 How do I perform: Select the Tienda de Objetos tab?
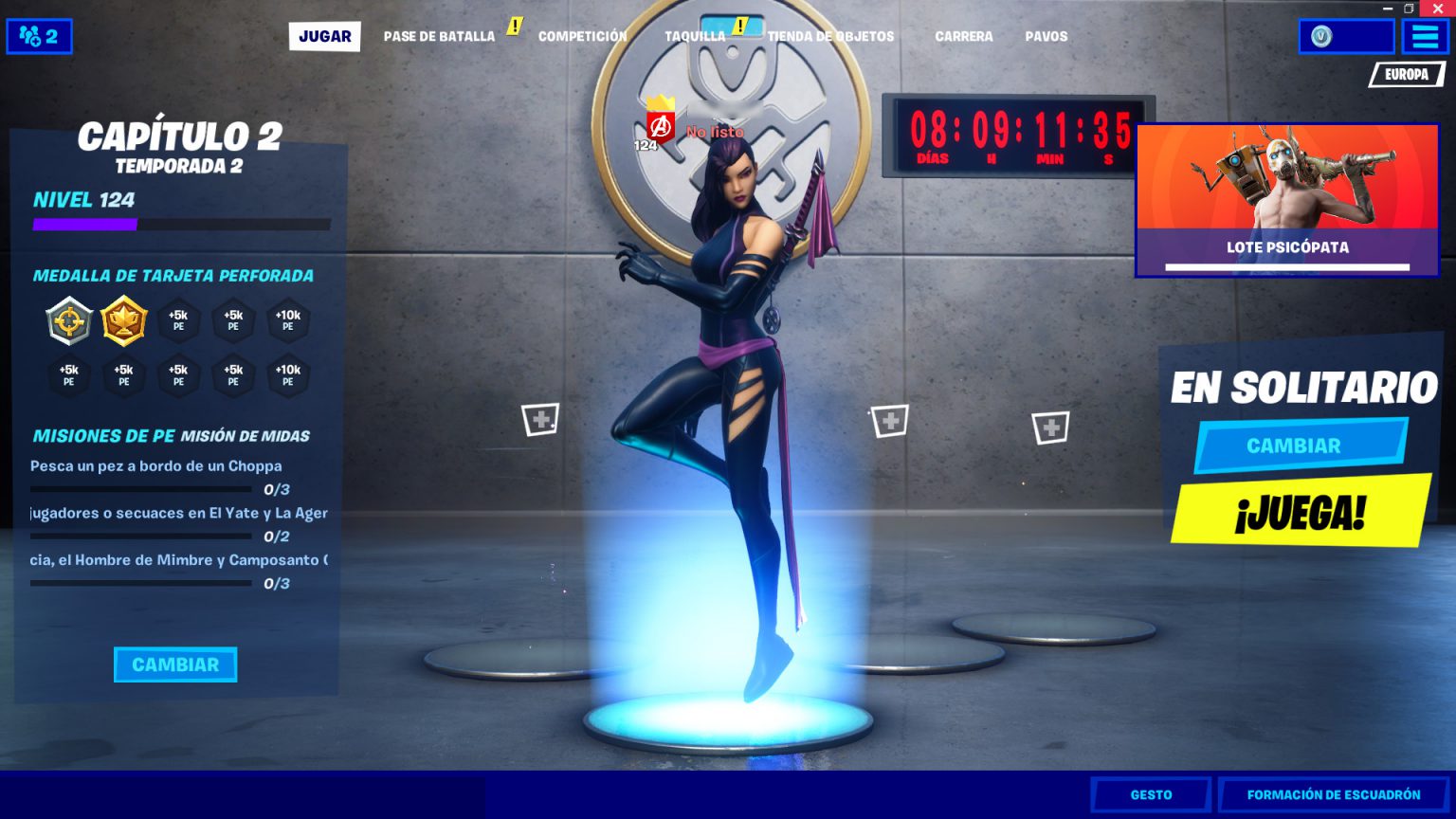tap(831, 36)
